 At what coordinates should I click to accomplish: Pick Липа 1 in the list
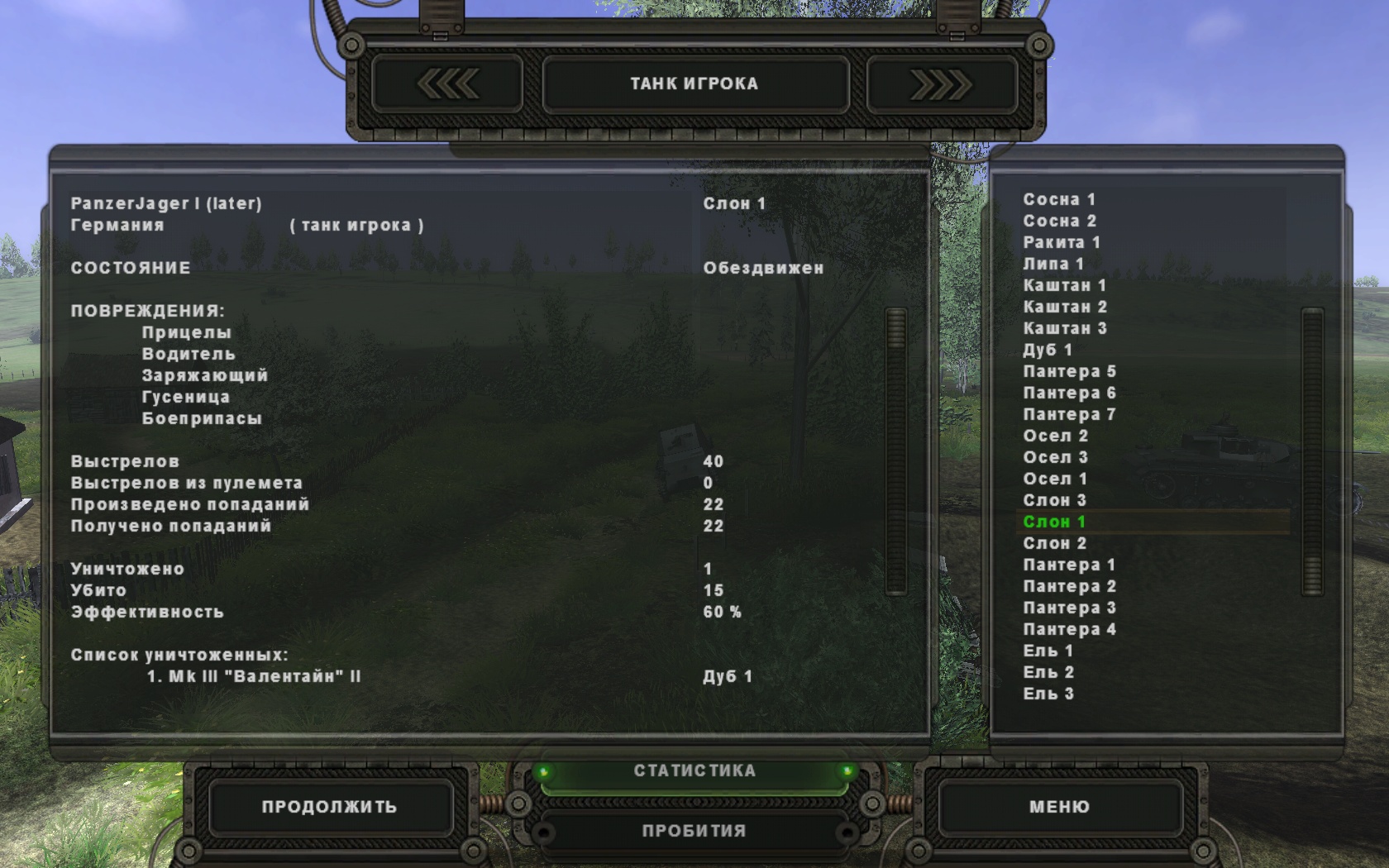(x=1053, y=265)
